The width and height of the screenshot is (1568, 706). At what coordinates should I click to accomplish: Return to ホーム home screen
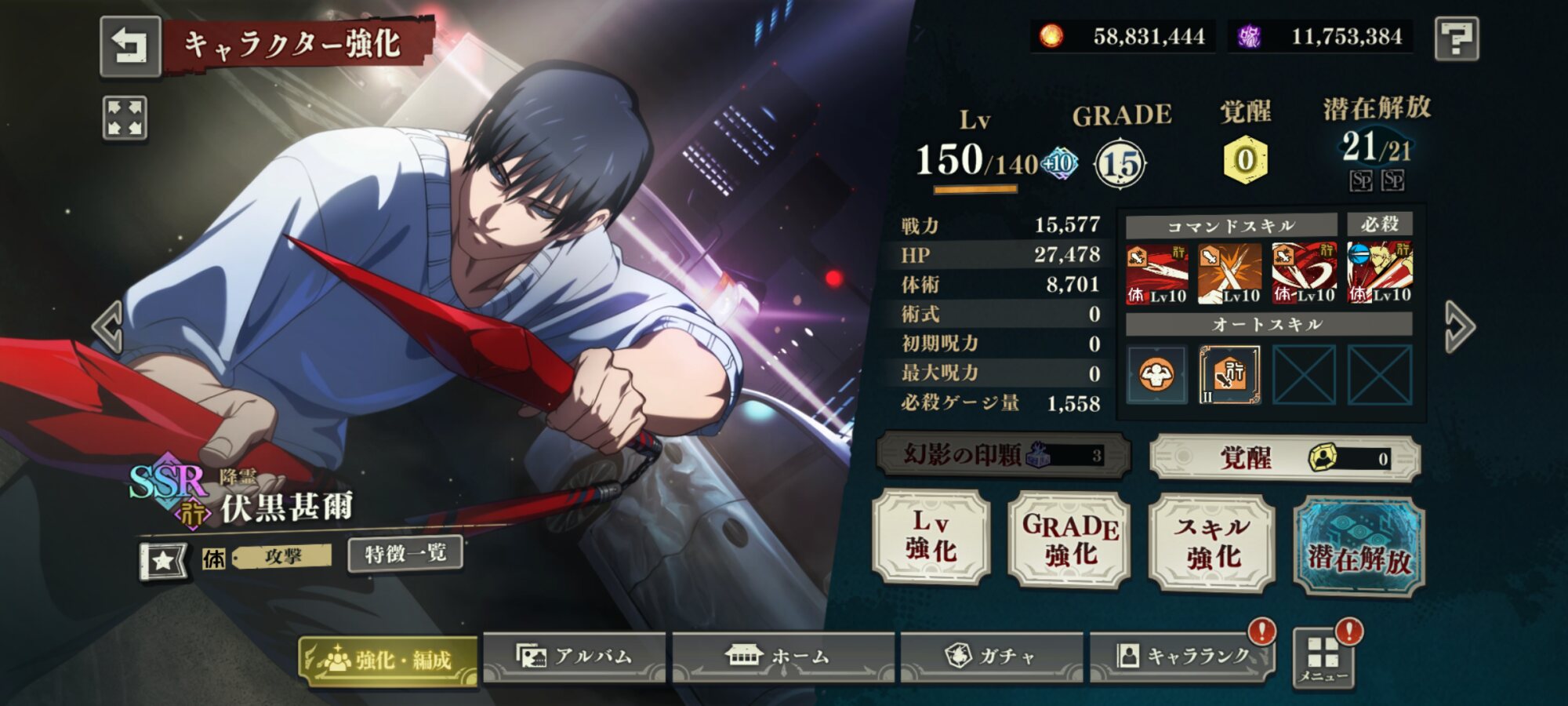782,657
